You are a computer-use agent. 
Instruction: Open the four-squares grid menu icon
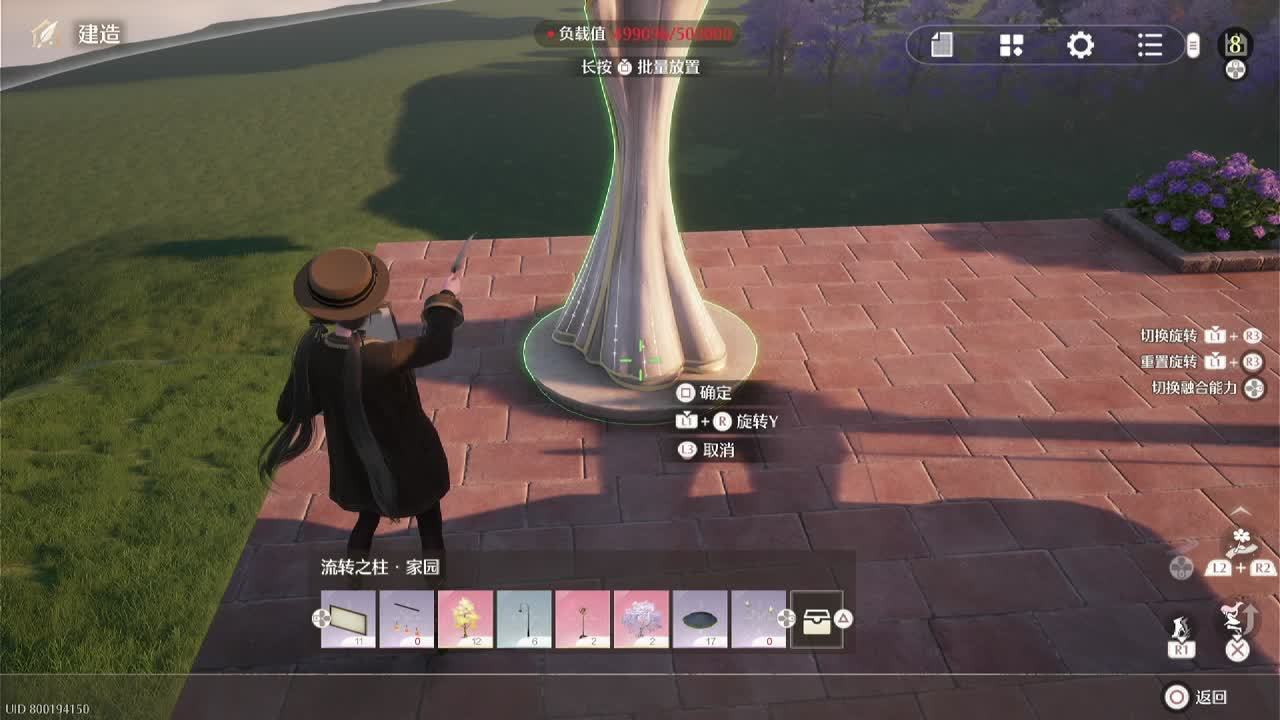(1011, 45)
